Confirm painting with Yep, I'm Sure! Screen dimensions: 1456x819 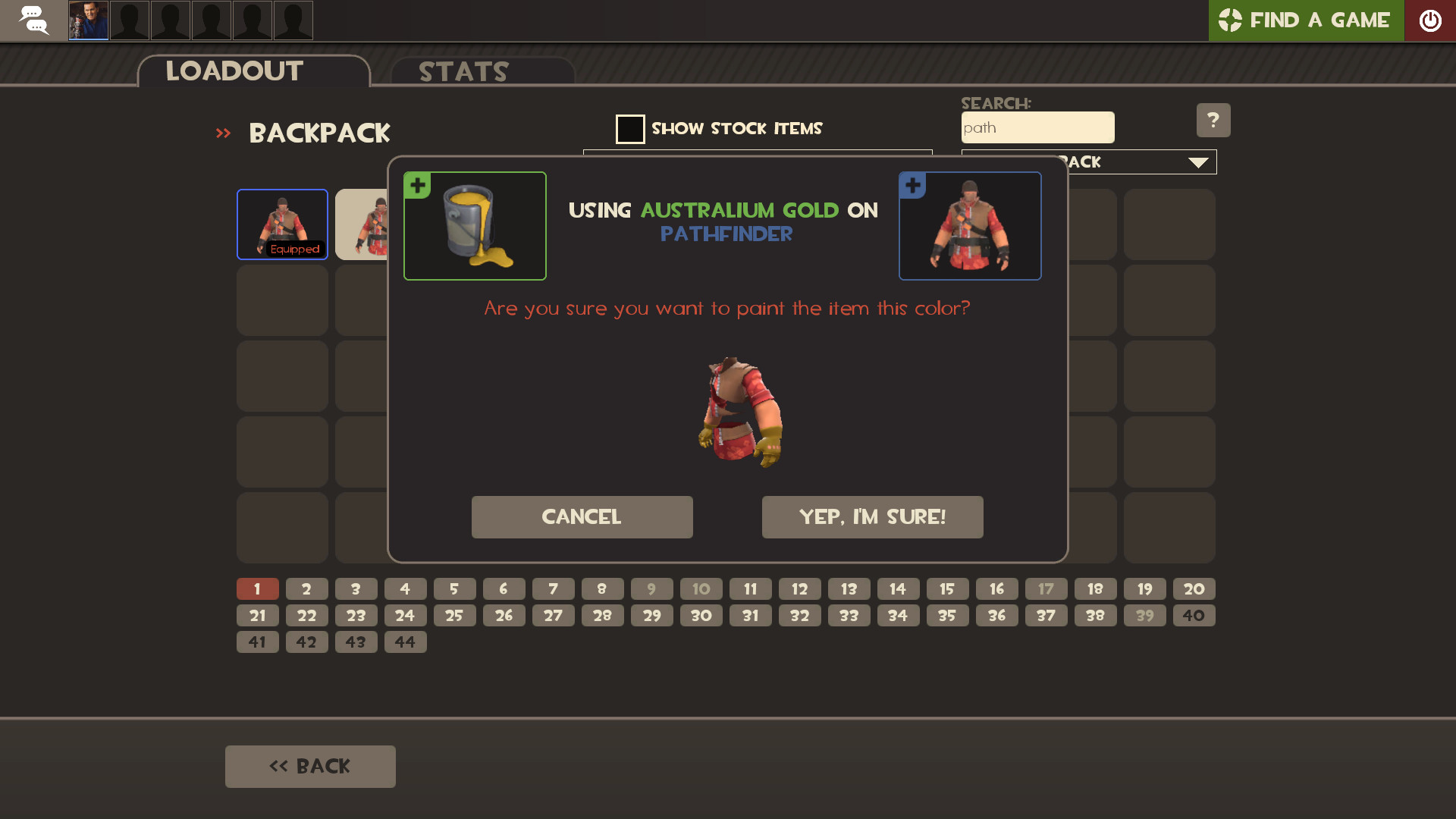[872, 516]
